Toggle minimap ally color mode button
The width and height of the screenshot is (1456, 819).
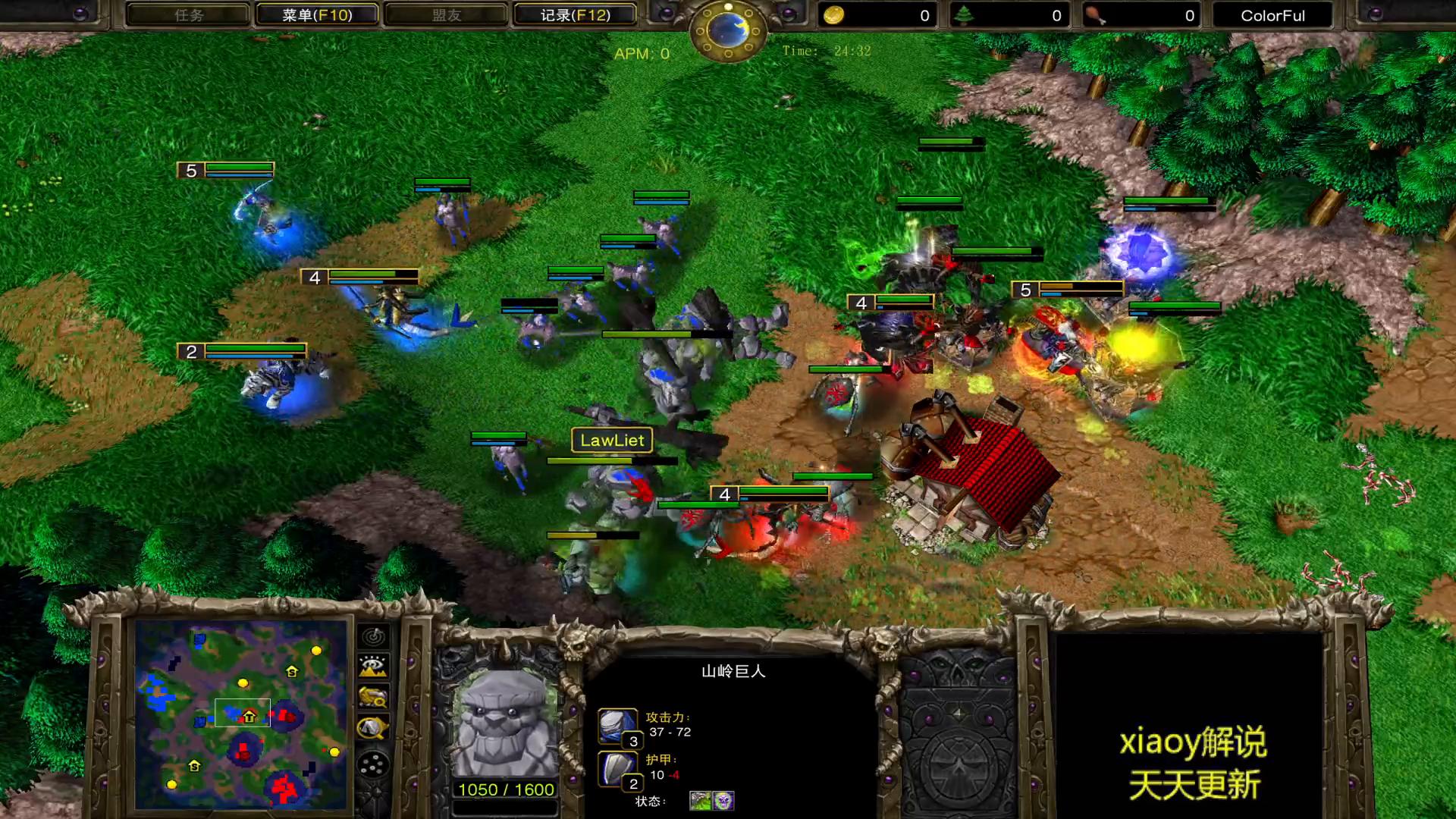coord(373,697)
